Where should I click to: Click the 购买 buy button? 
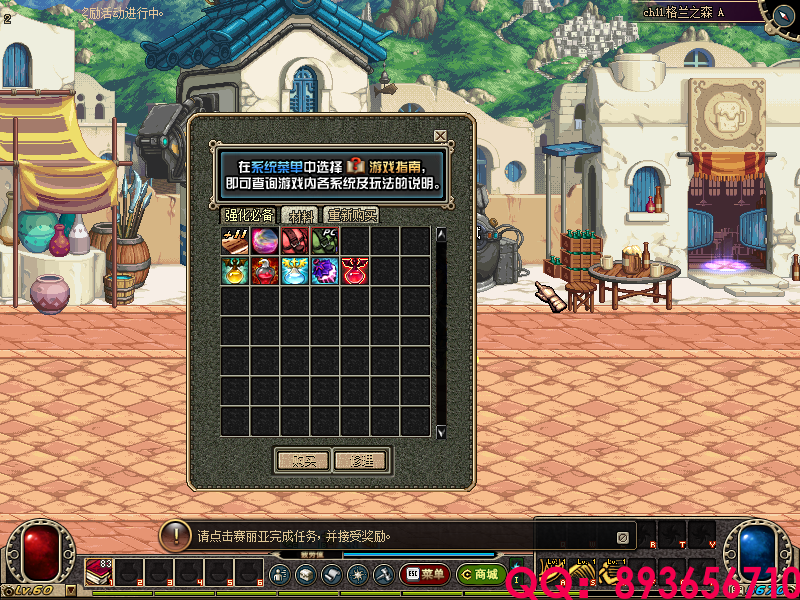point(302,460)
